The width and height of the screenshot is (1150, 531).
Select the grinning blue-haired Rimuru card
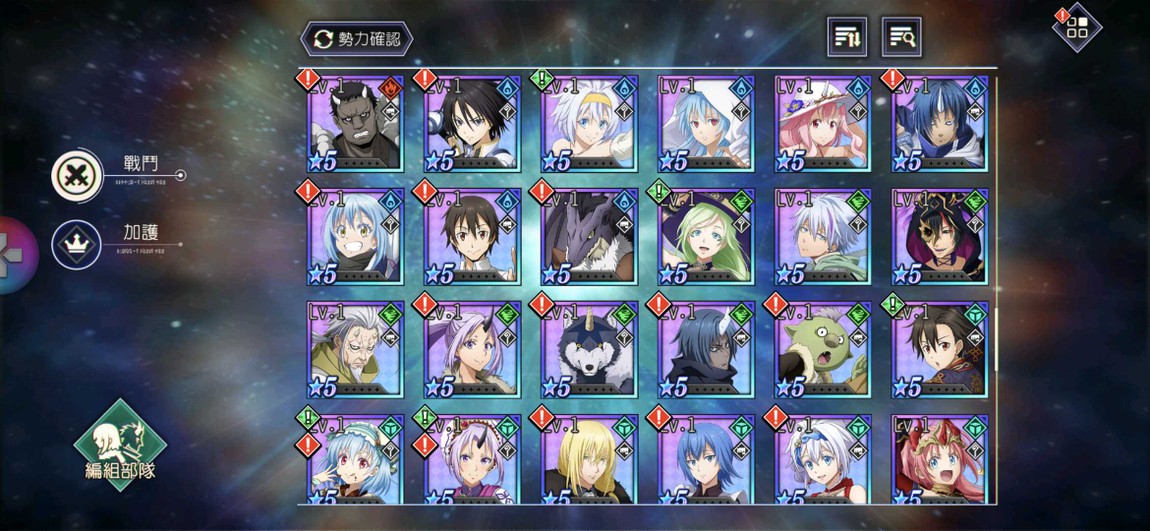pyautogui.click(x=355, y=237)
